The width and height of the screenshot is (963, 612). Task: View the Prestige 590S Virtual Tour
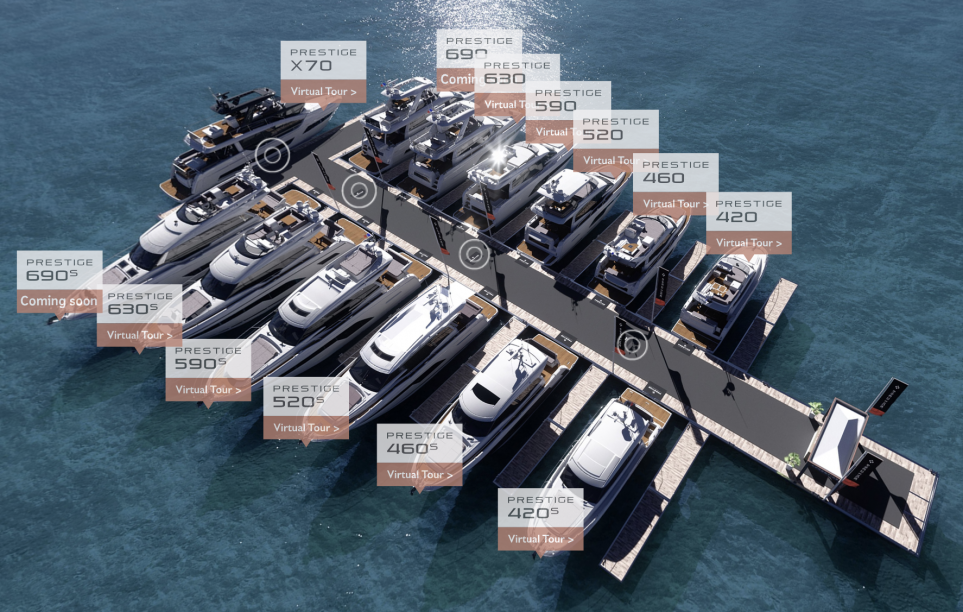click(208, 390)
